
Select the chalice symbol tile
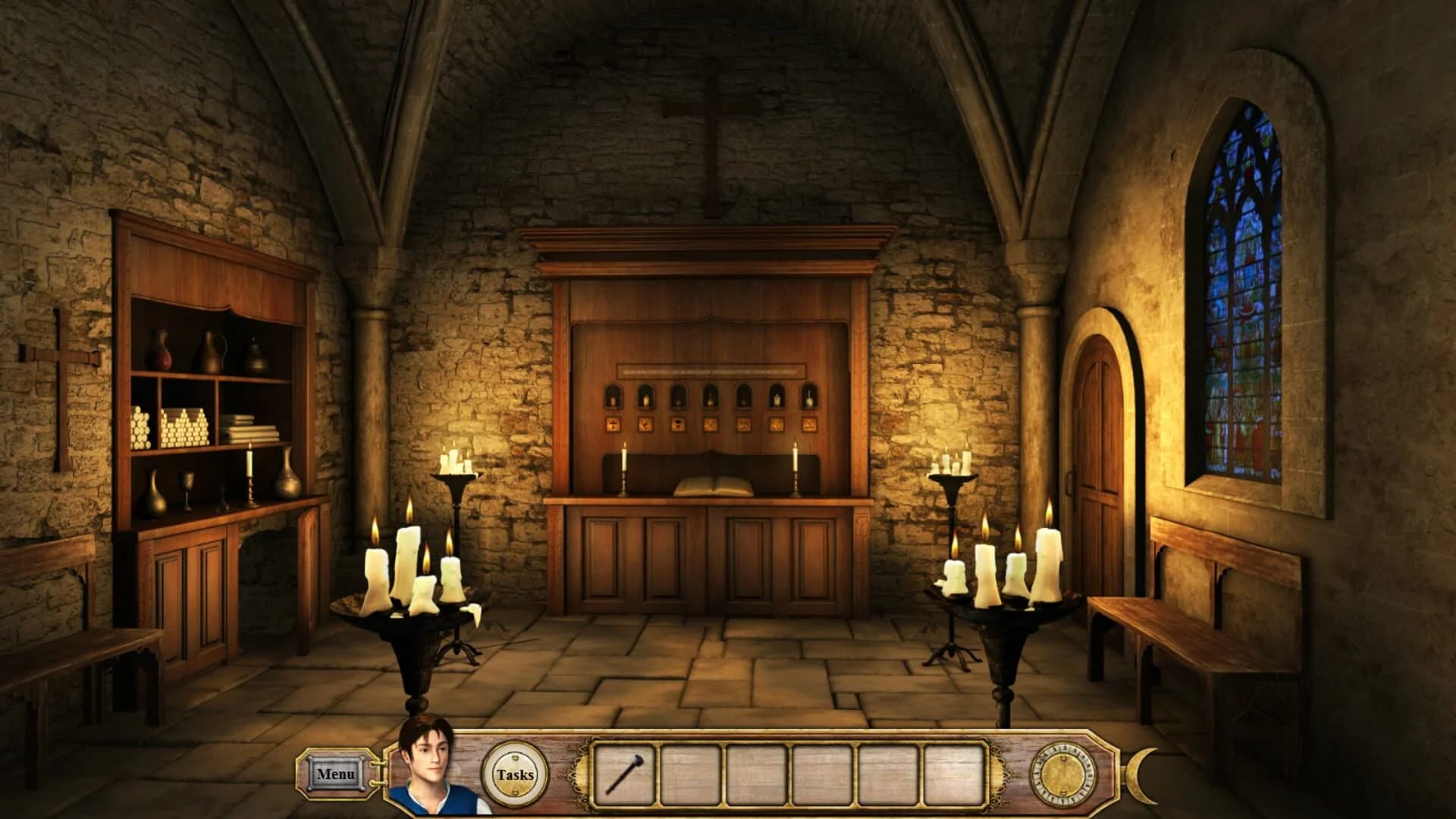coord(677,425)
